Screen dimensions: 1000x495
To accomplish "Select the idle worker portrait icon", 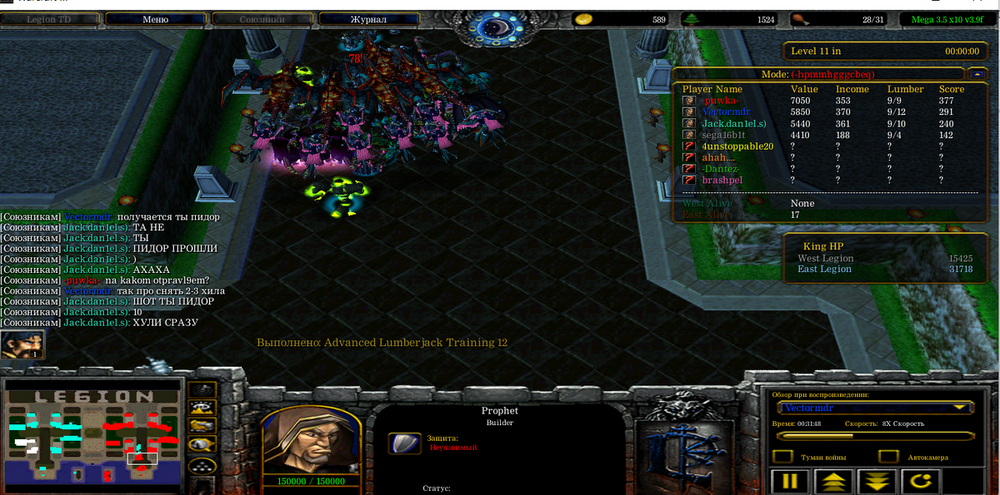I will point(21,345).
